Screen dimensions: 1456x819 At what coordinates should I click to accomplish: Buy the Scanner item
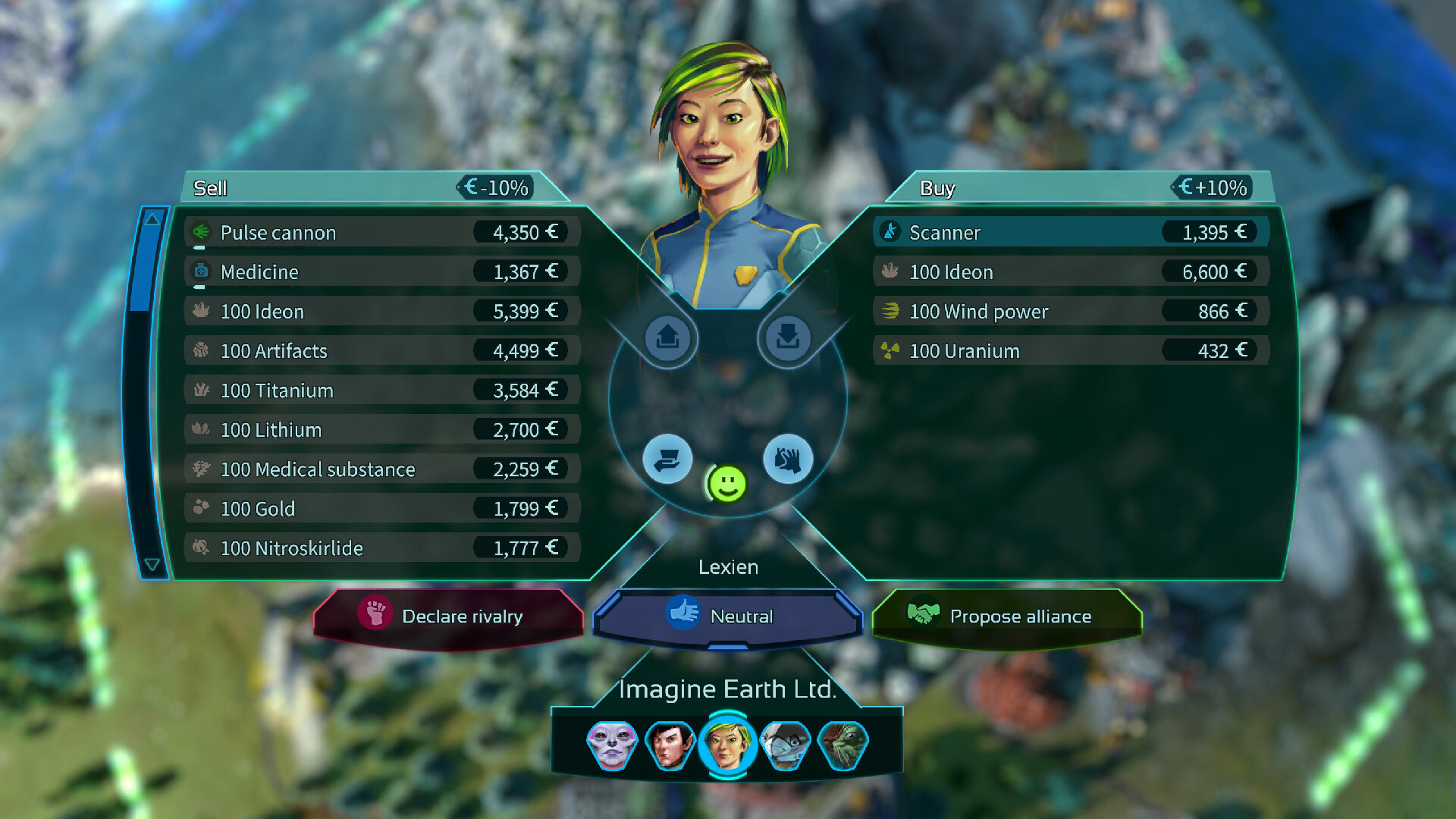click(x=1070, y=232)
